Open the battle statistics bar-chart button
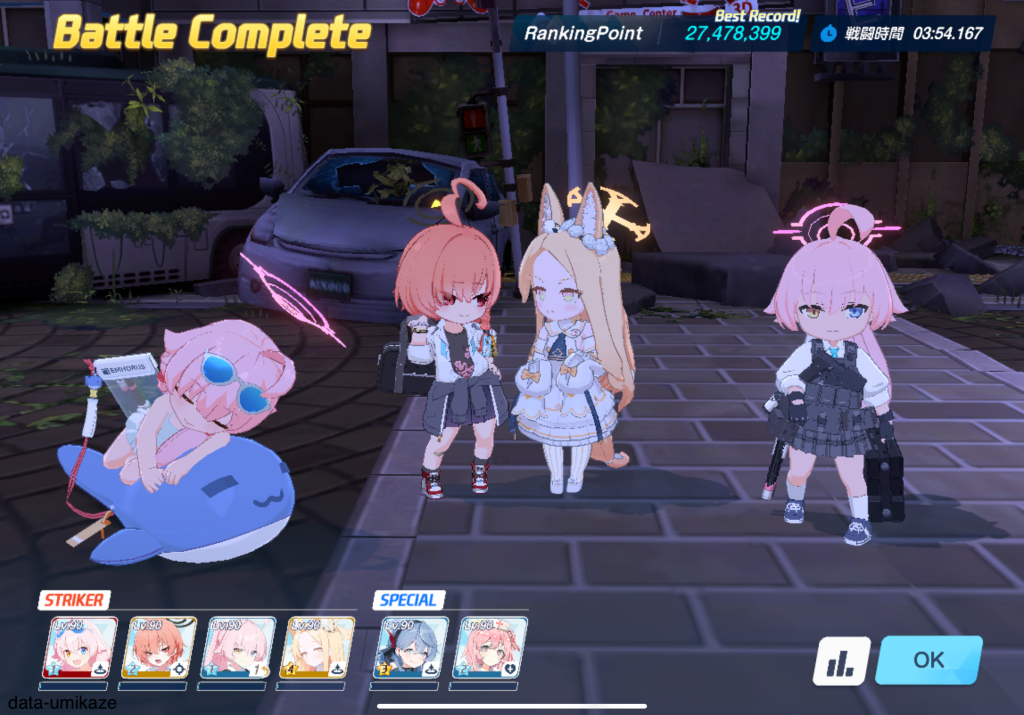Screen dimensions: 1024x715 tap(841, 661)
